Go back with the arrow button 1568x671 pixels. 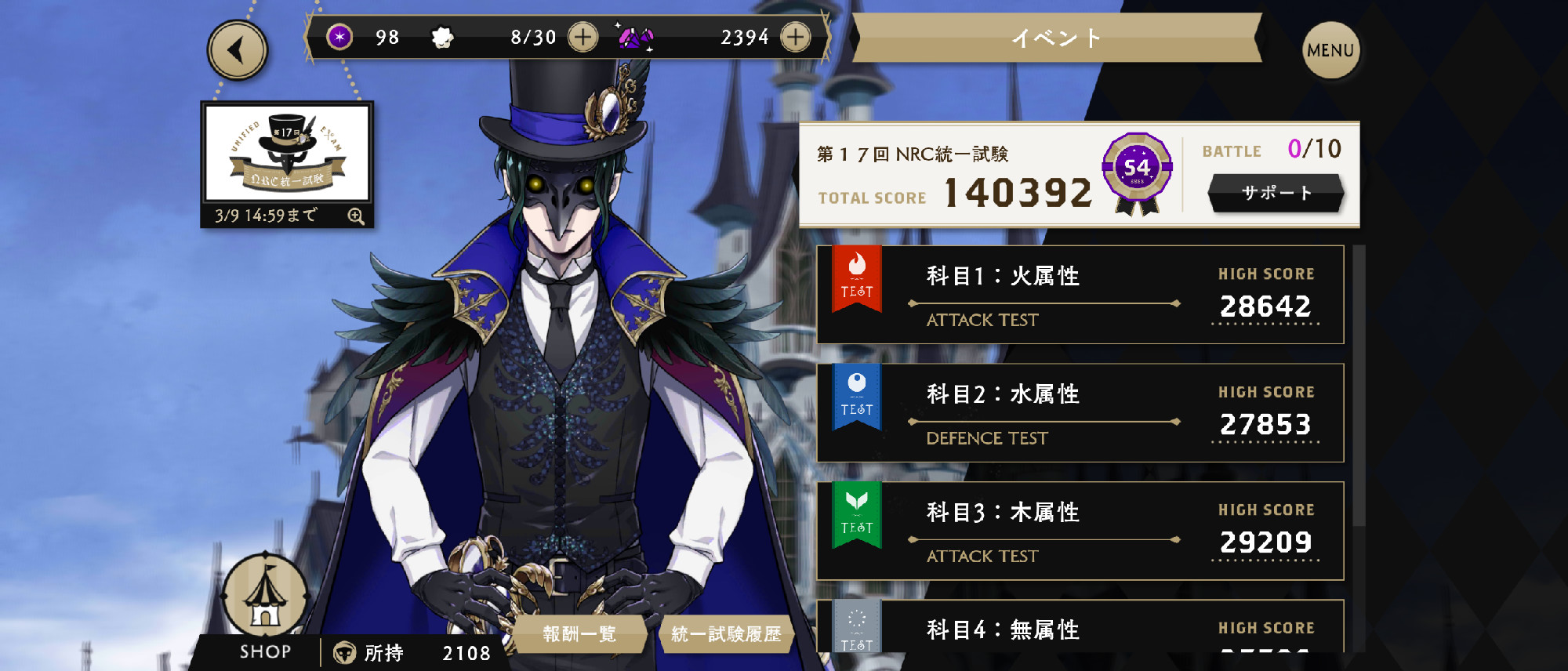pyautogui.click(x=237, y=50)
